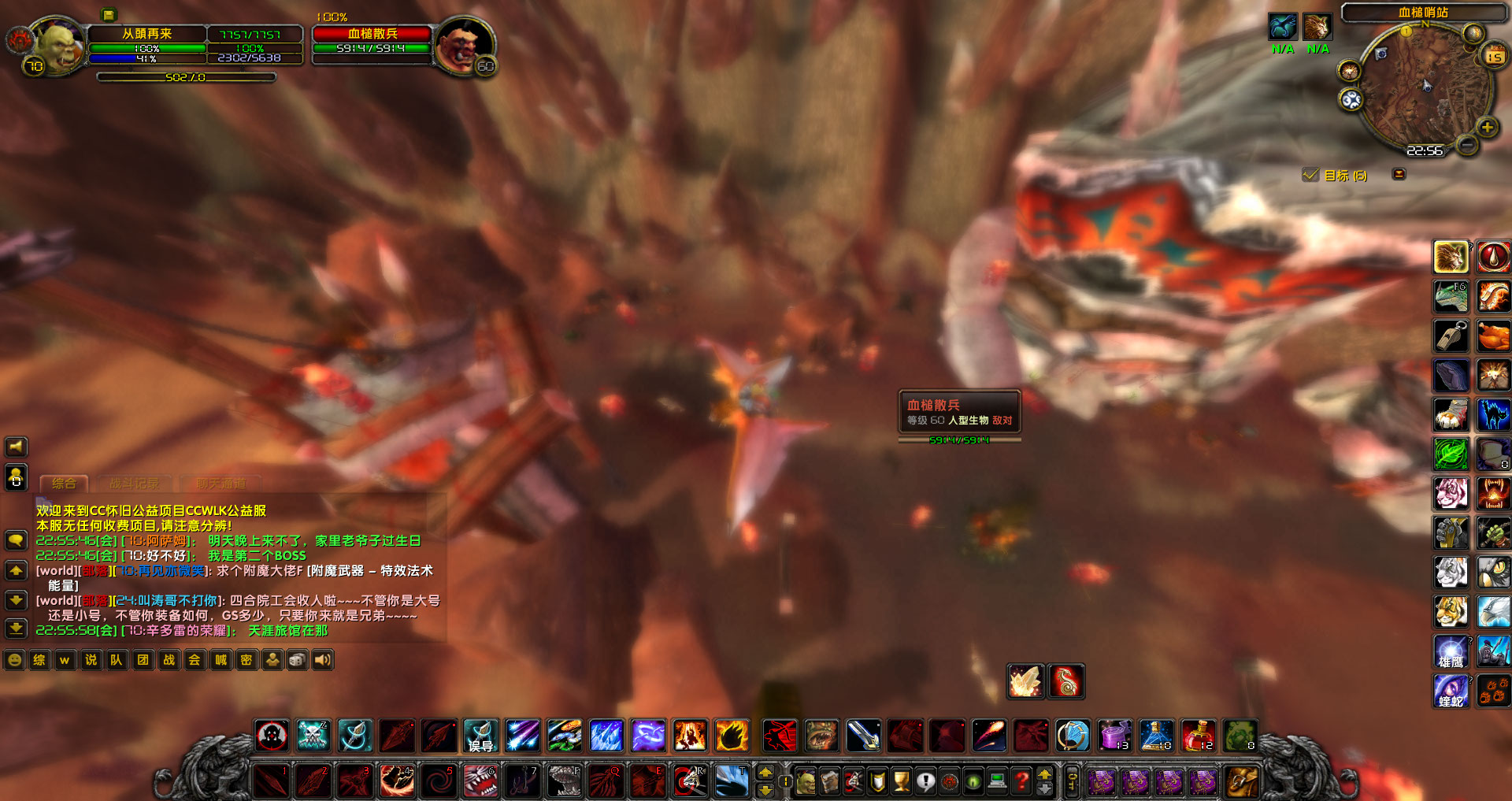Cast Hunter's Mark from the action bar

click(x=271, y=736)
